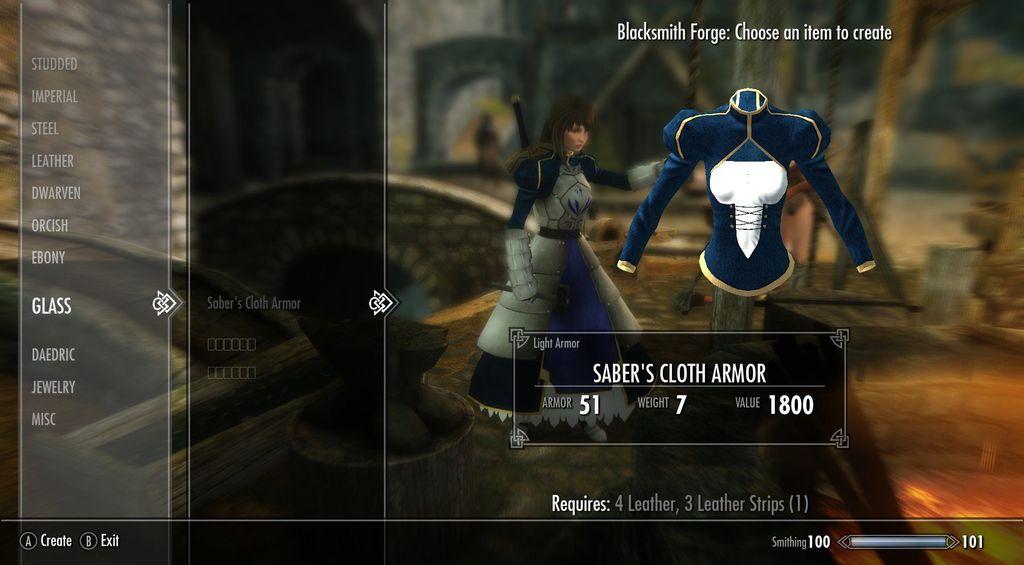Show Dwarven craftable items
The height and width of the screenshot is (565, 1024).
tap(56, 193)
